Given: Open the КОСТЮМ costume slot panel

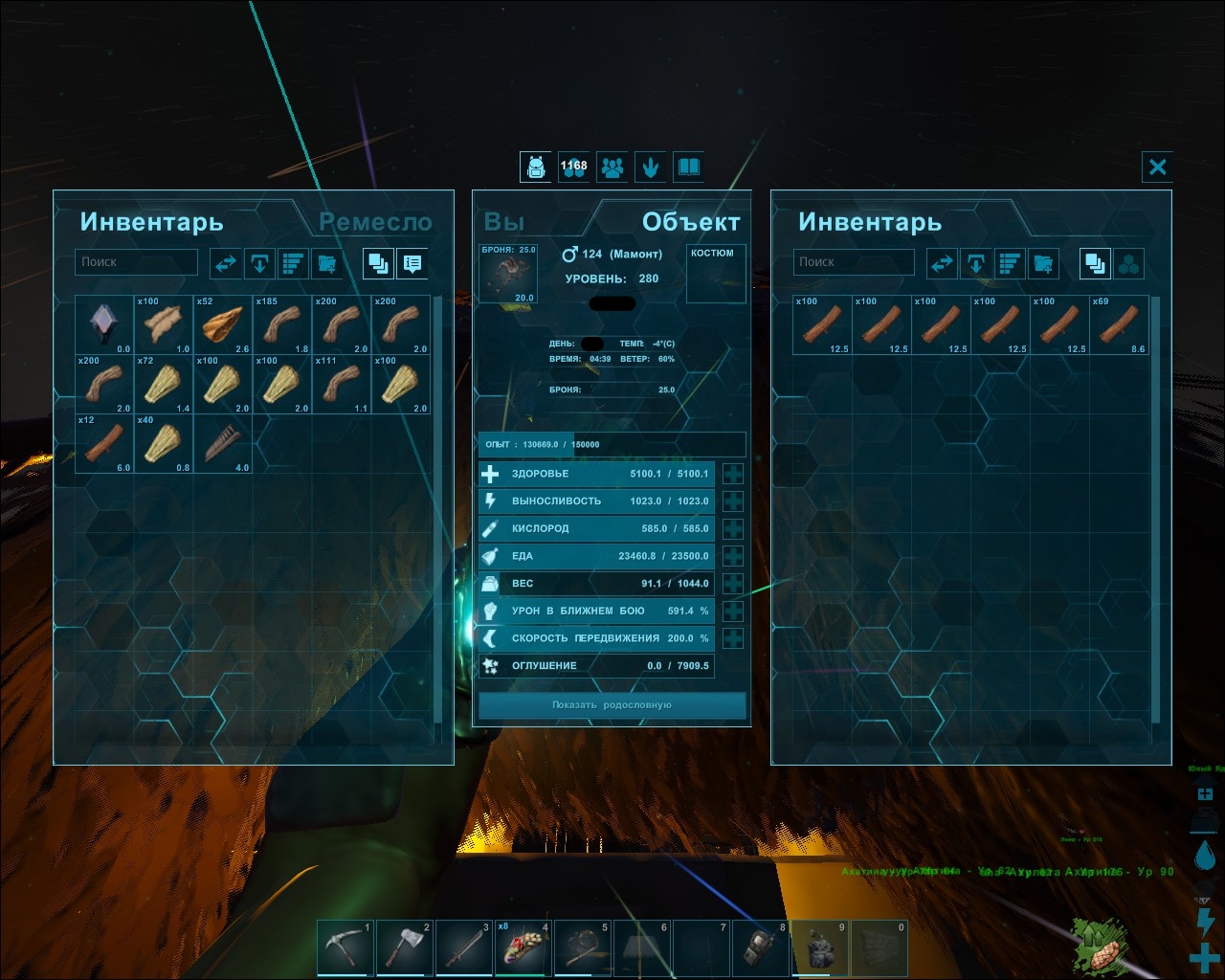Looking at the screenshot, I should (716, 273).
